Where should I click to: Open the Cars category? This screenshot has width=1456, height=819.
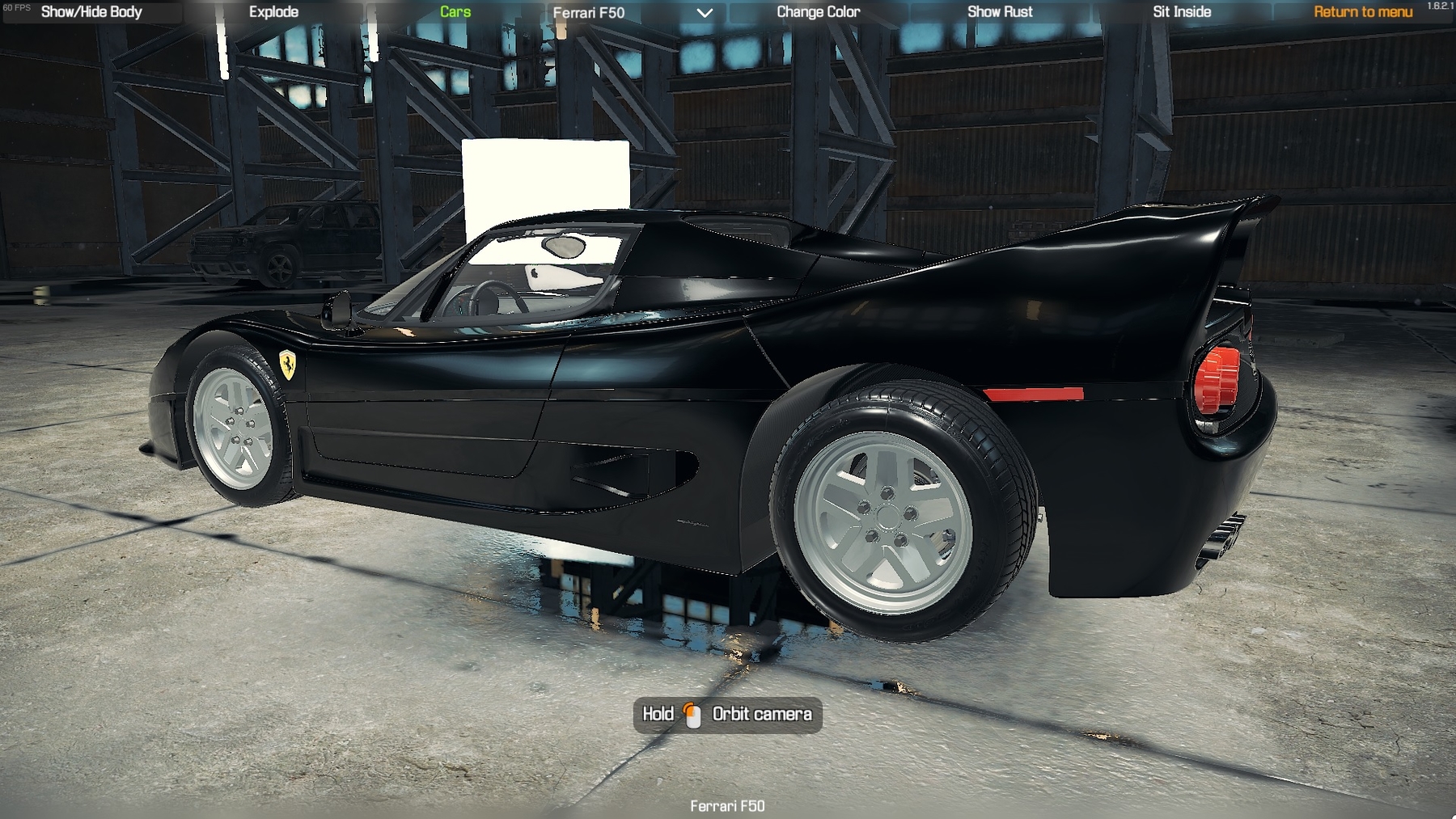coord(455,12)
